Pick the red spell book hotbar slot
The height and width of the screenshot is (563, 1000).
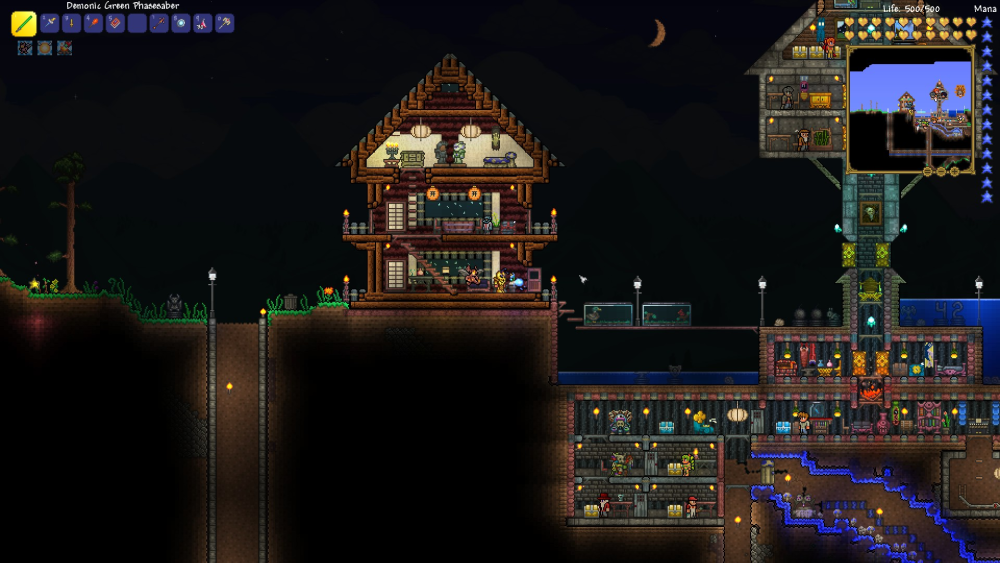[115, 22]
